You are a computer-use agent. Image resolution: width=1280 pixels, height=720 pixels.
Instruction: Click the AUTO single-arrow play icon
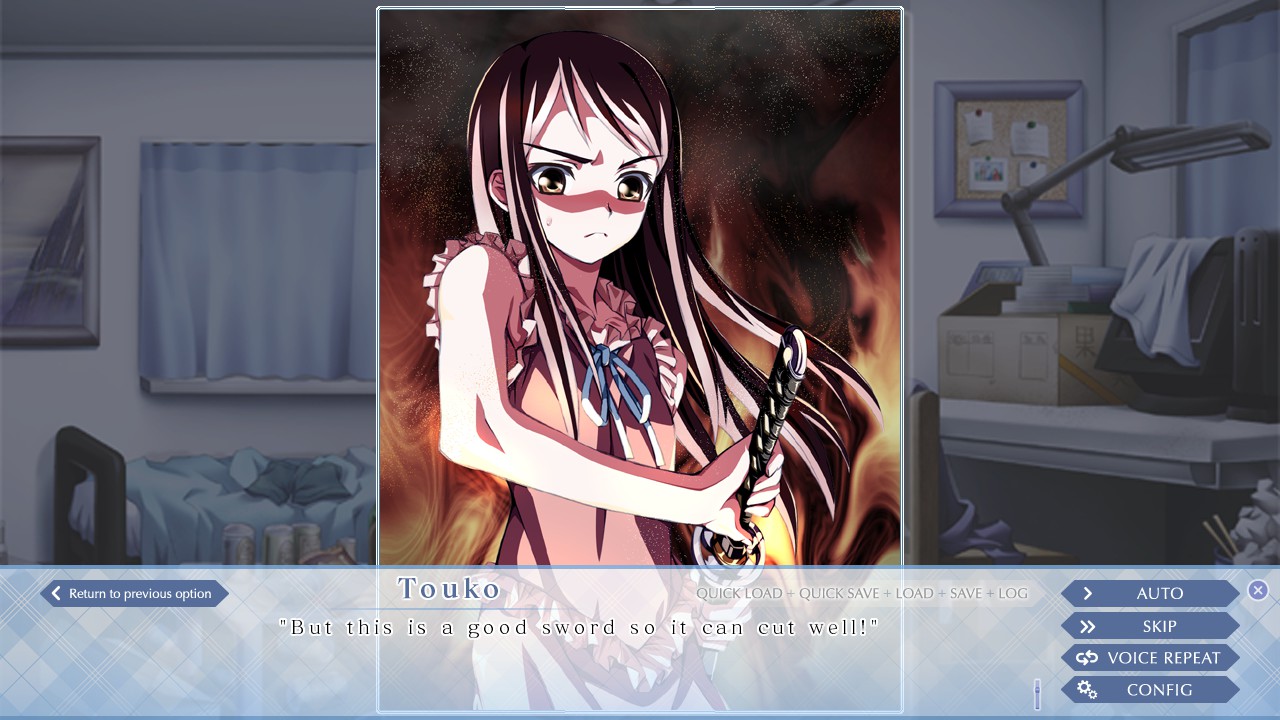1086,593
